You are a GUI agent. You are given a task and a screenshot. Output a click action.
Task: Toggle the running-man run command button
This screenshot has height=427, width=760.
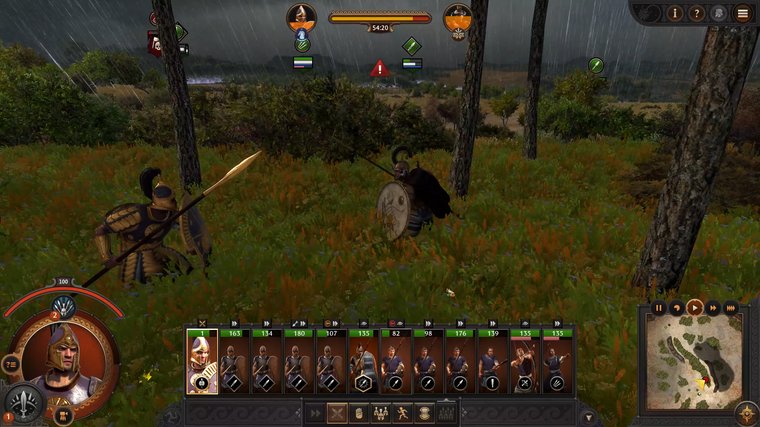pyautogui.click(x=403, y=412)
